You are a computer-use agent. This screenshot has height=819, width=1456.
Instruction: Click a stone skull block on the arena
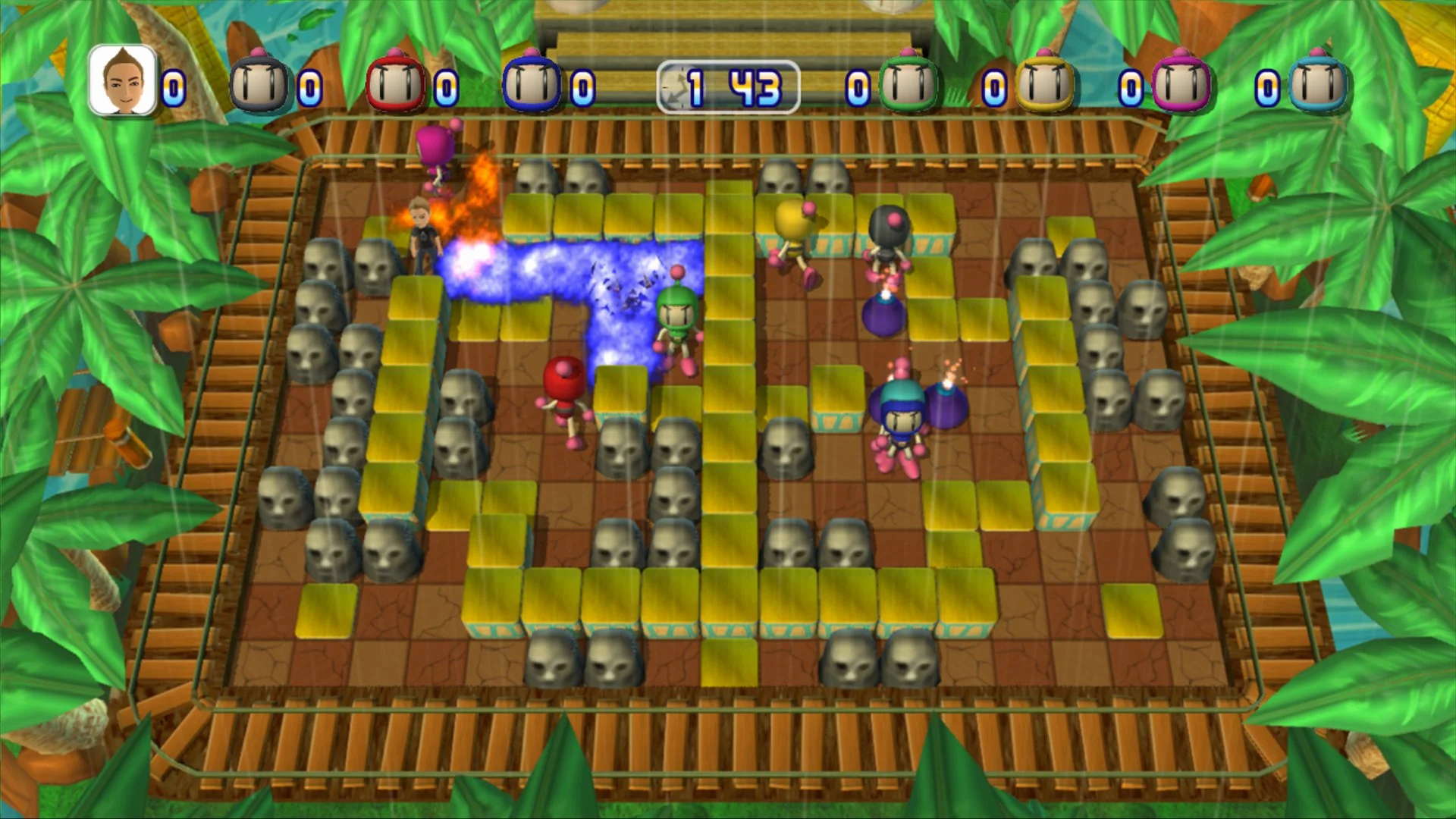pyautogui.click(x=324, y=262)
